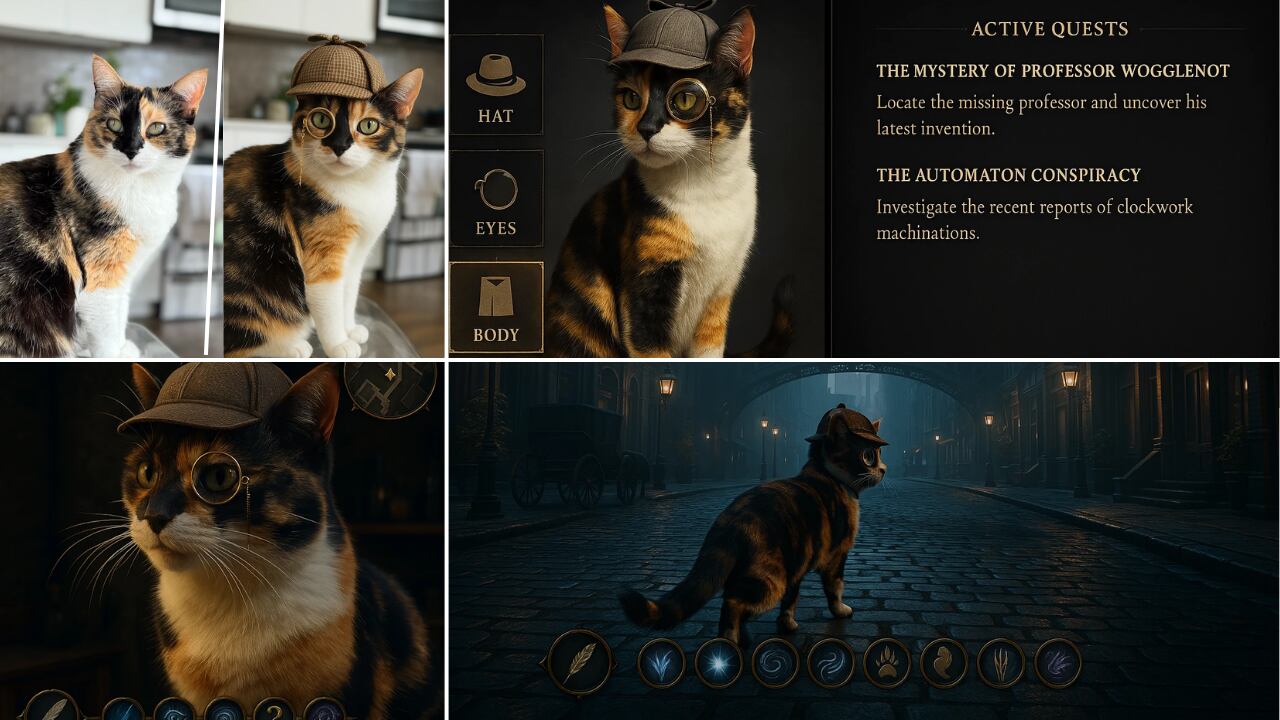Open The Automaton Conspiracy quest entry
This screenshot has width=1280, height=720.
tap(1008, 175)
